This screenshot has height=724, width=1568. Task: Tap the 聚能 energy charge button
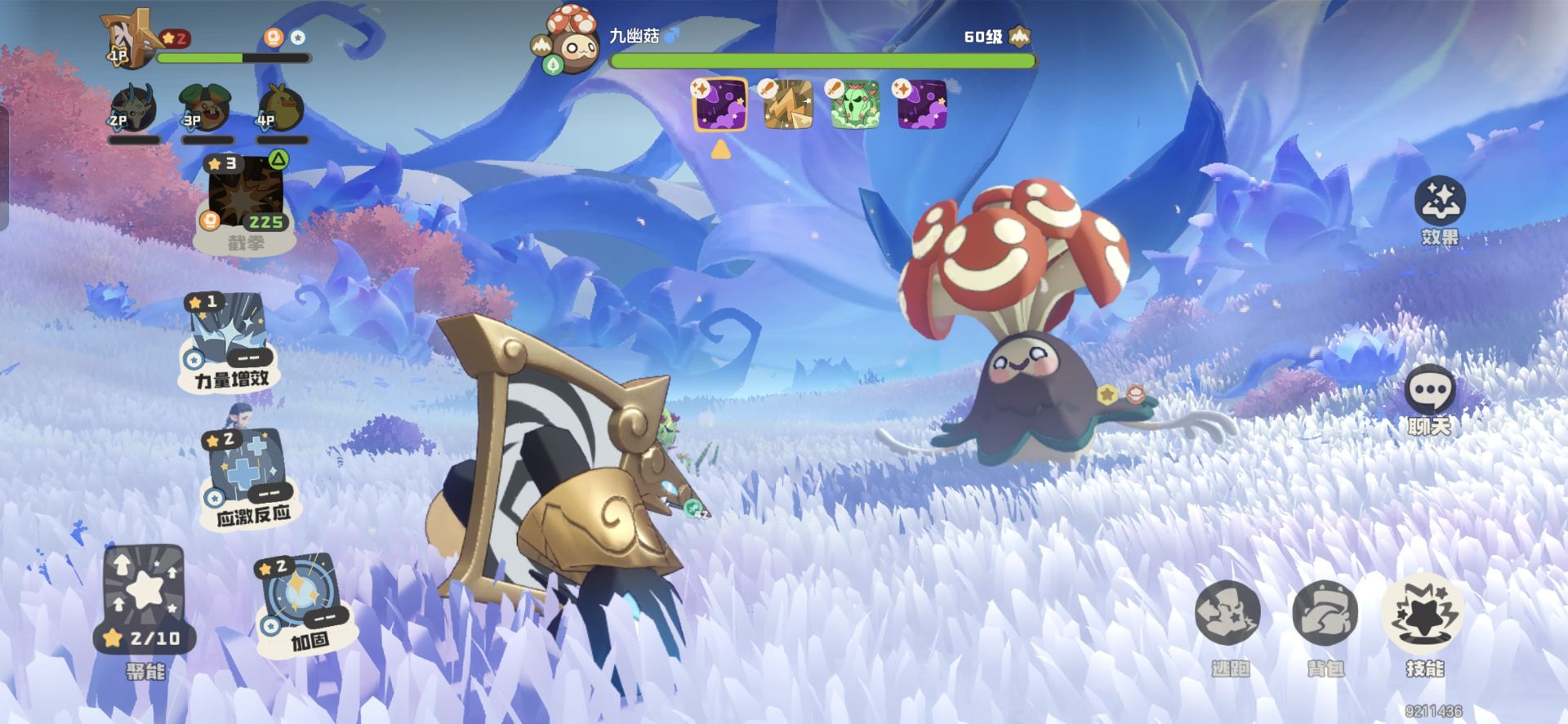pos(145,598)
